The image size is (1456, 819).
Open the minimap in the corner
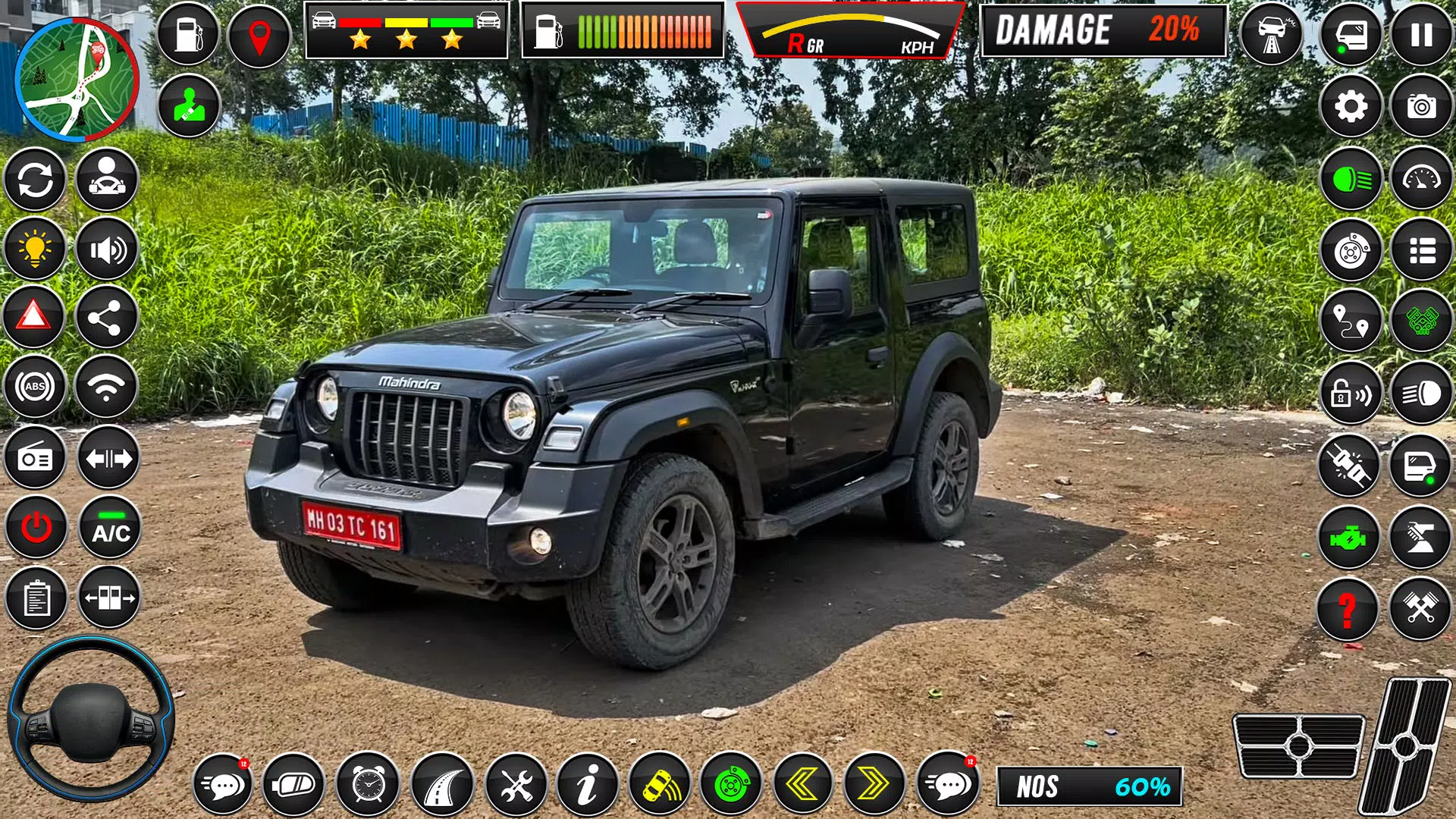76,80
